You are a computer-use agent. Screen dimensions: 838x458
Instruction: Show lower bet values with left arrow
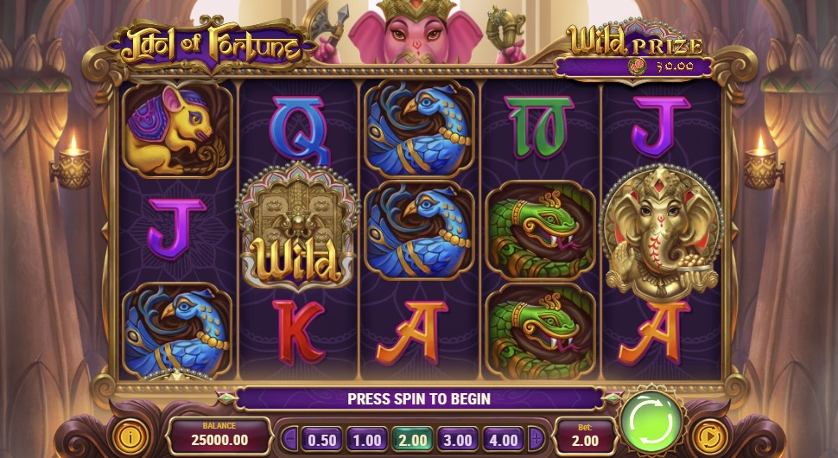(x=290, y=438)
